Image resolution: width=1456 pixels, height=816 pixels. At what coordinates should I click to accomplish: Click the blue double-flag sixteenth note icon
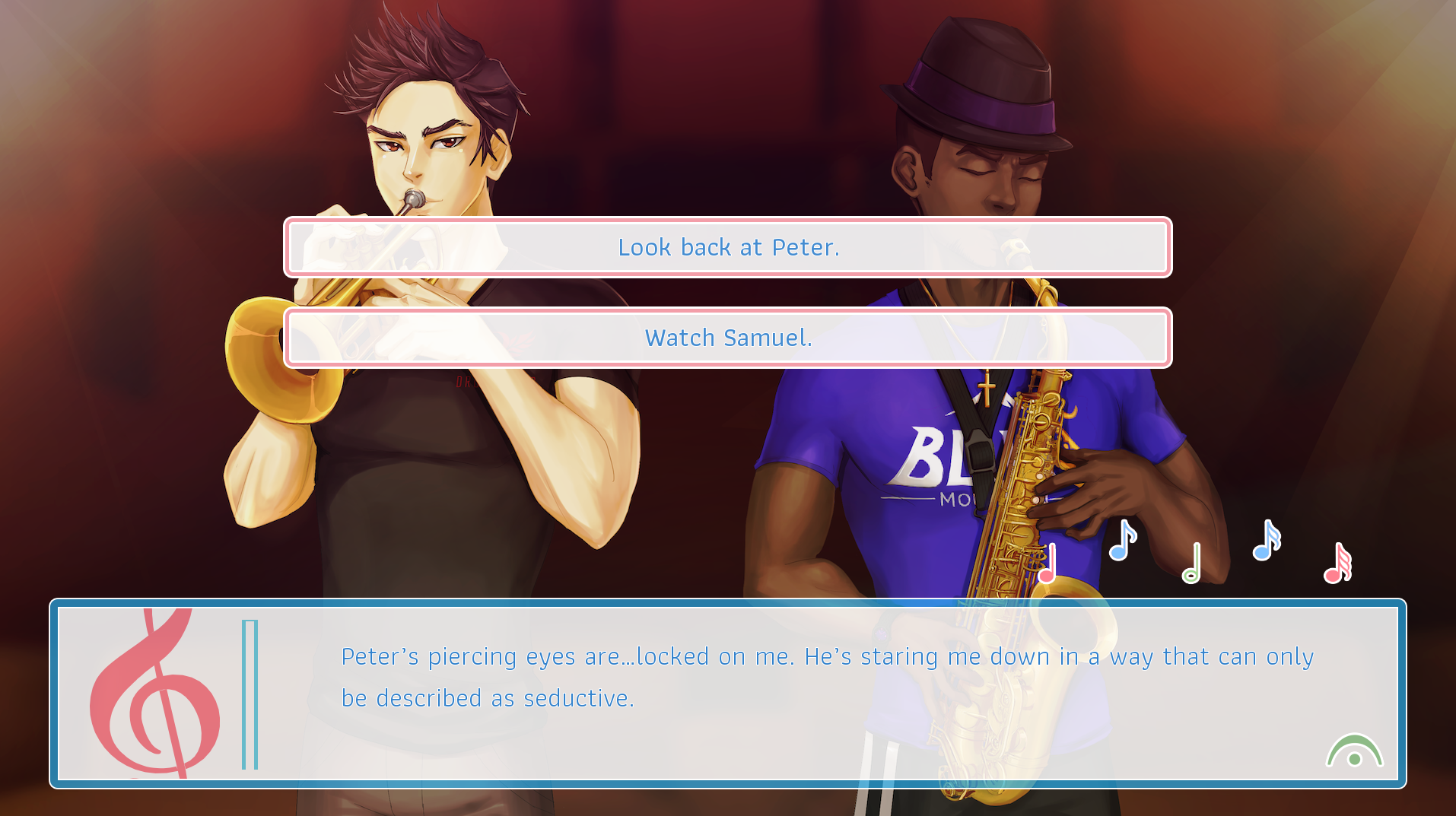point(1266,541)
